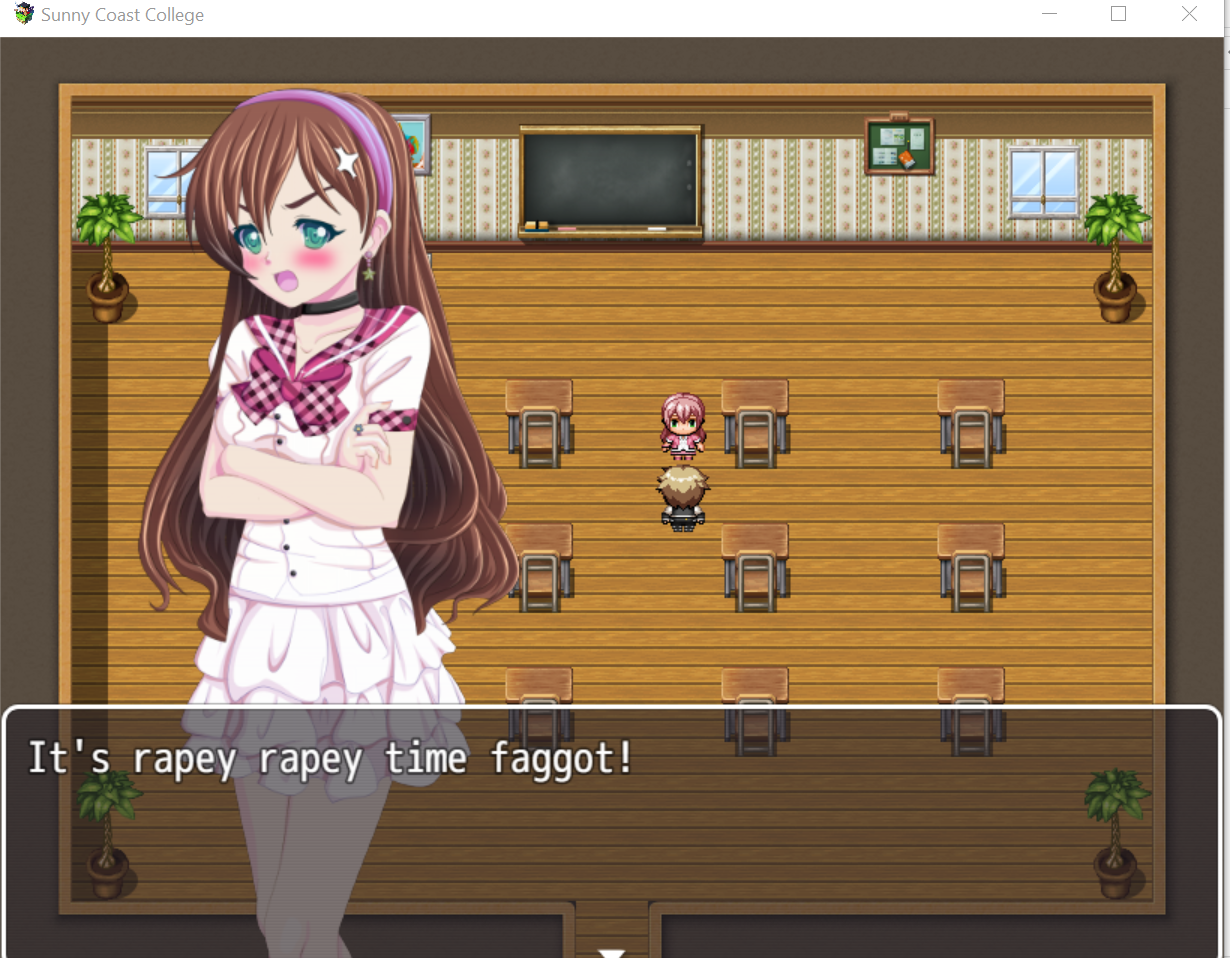
Task: Maximize the game window
Action: tap(1118, 14)
